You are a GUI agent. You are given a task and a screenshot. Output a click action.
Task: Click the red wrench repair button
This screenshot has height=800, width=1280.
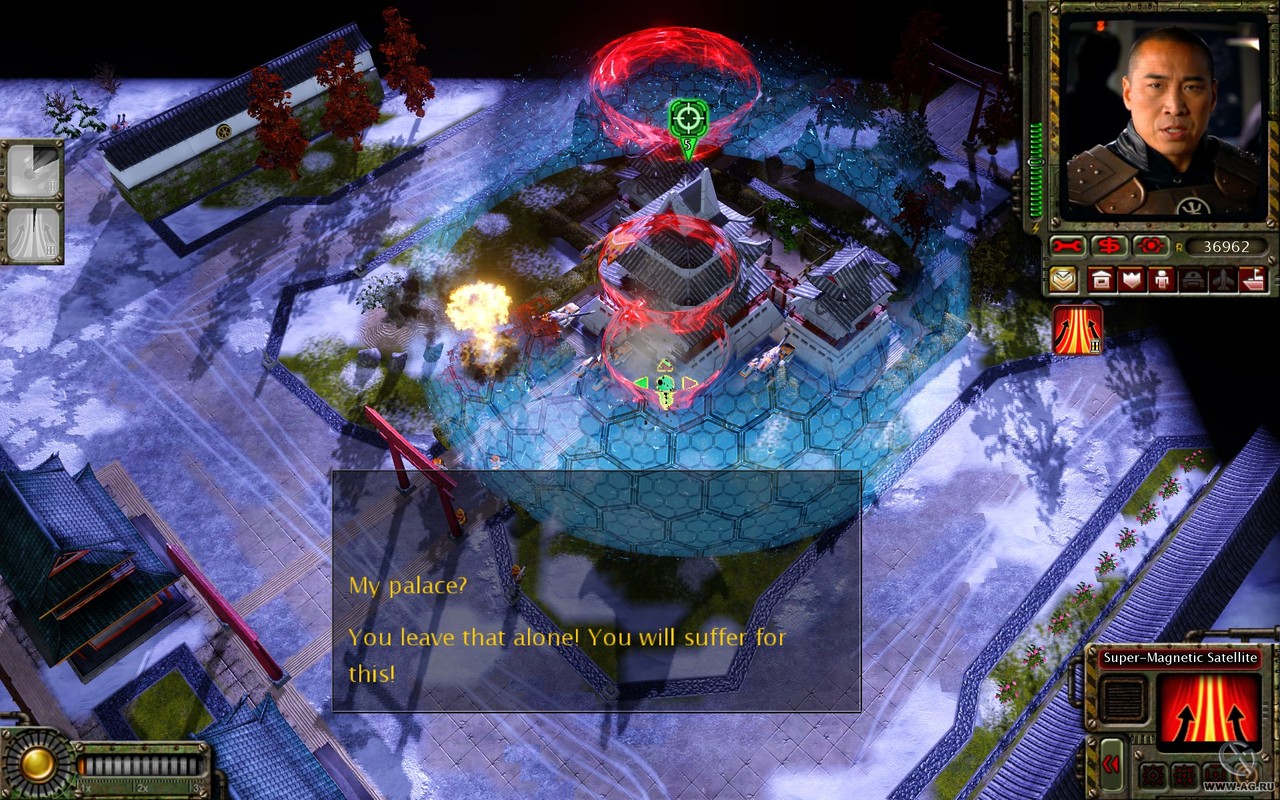[x=1067, y=246]
